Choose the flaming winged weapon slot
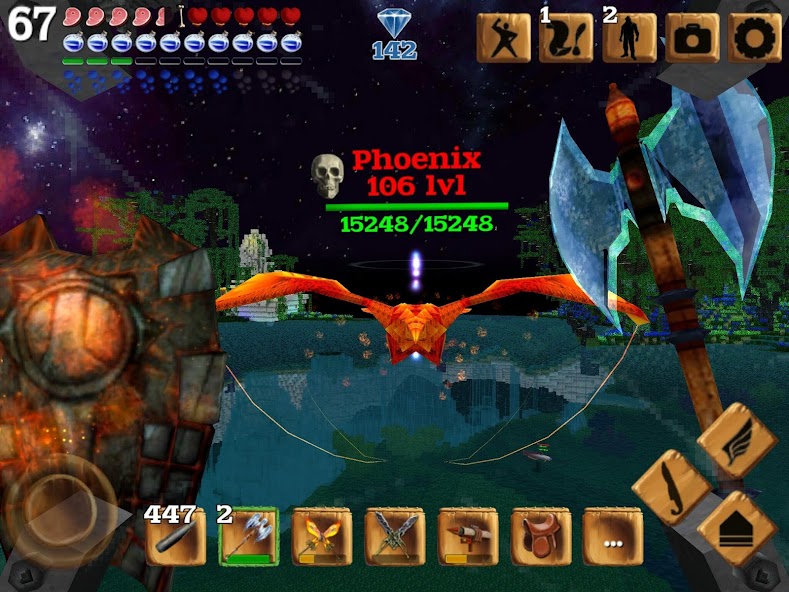This screenshot has width=789, height=592. (x=321, y=538)
